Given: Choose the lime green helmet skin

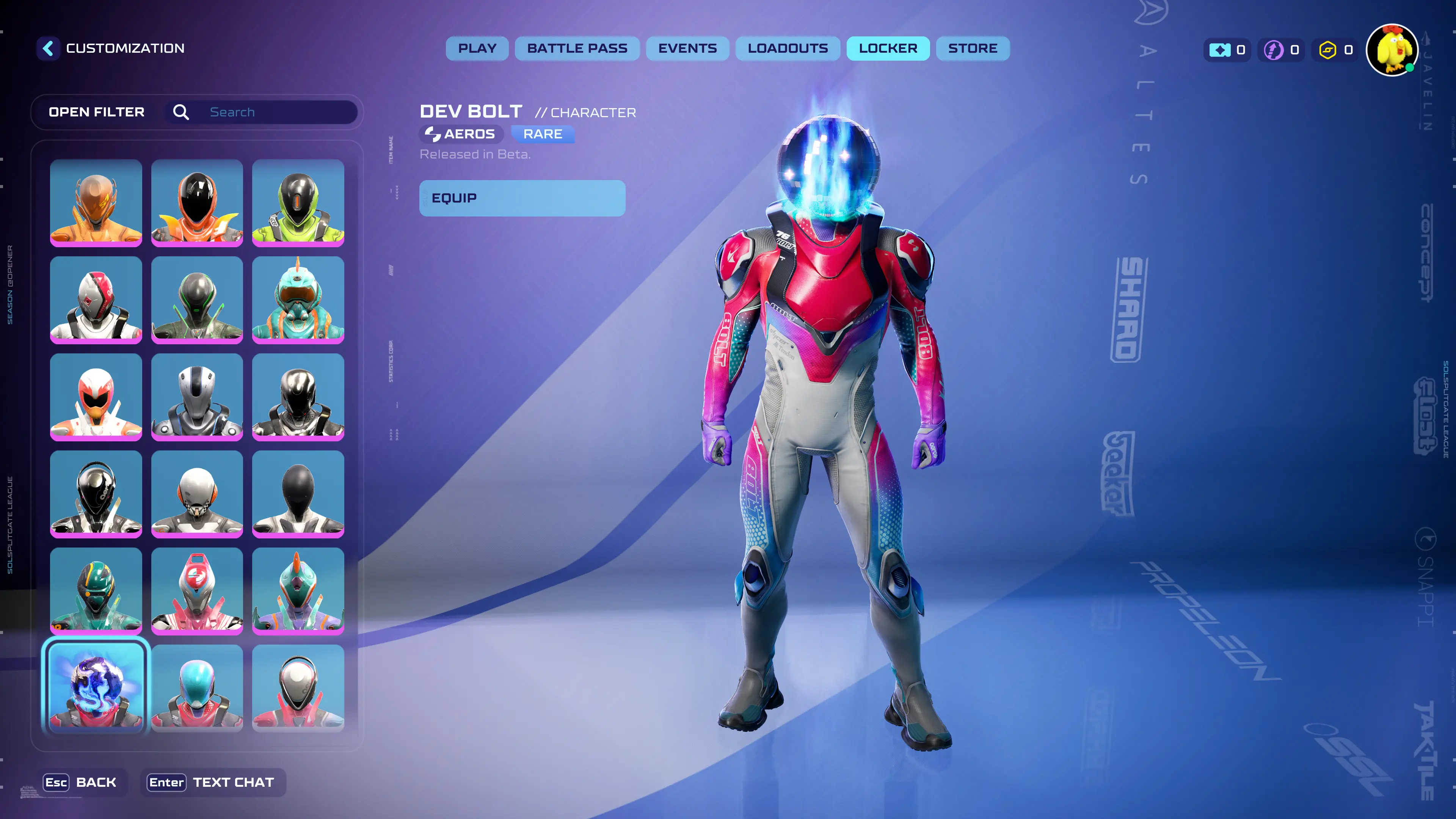Looking at the screenshot, I should pyautogui.click(x=298, y=202).
